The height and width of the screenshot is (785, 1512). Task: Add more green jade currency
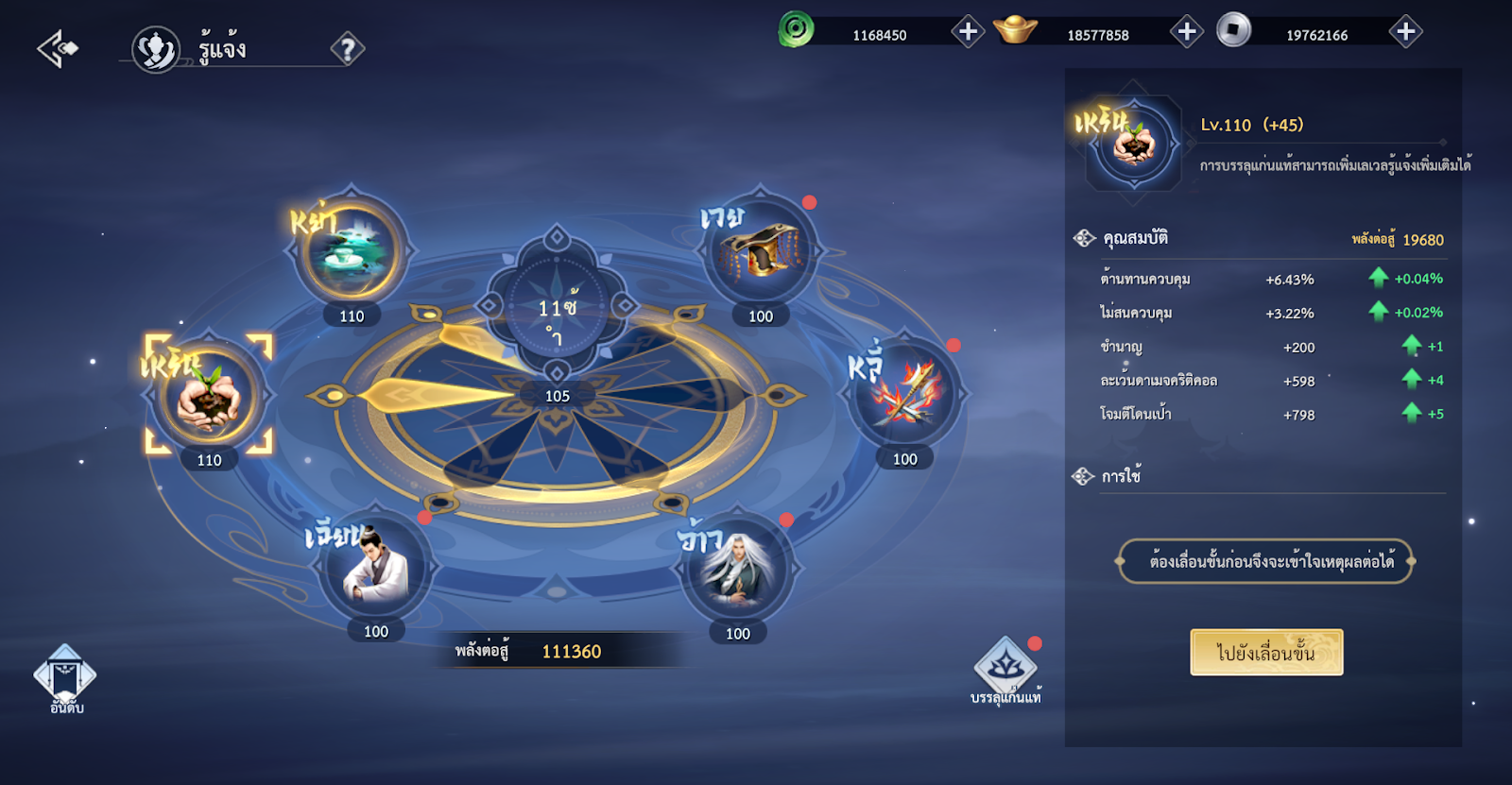(967, 32)
